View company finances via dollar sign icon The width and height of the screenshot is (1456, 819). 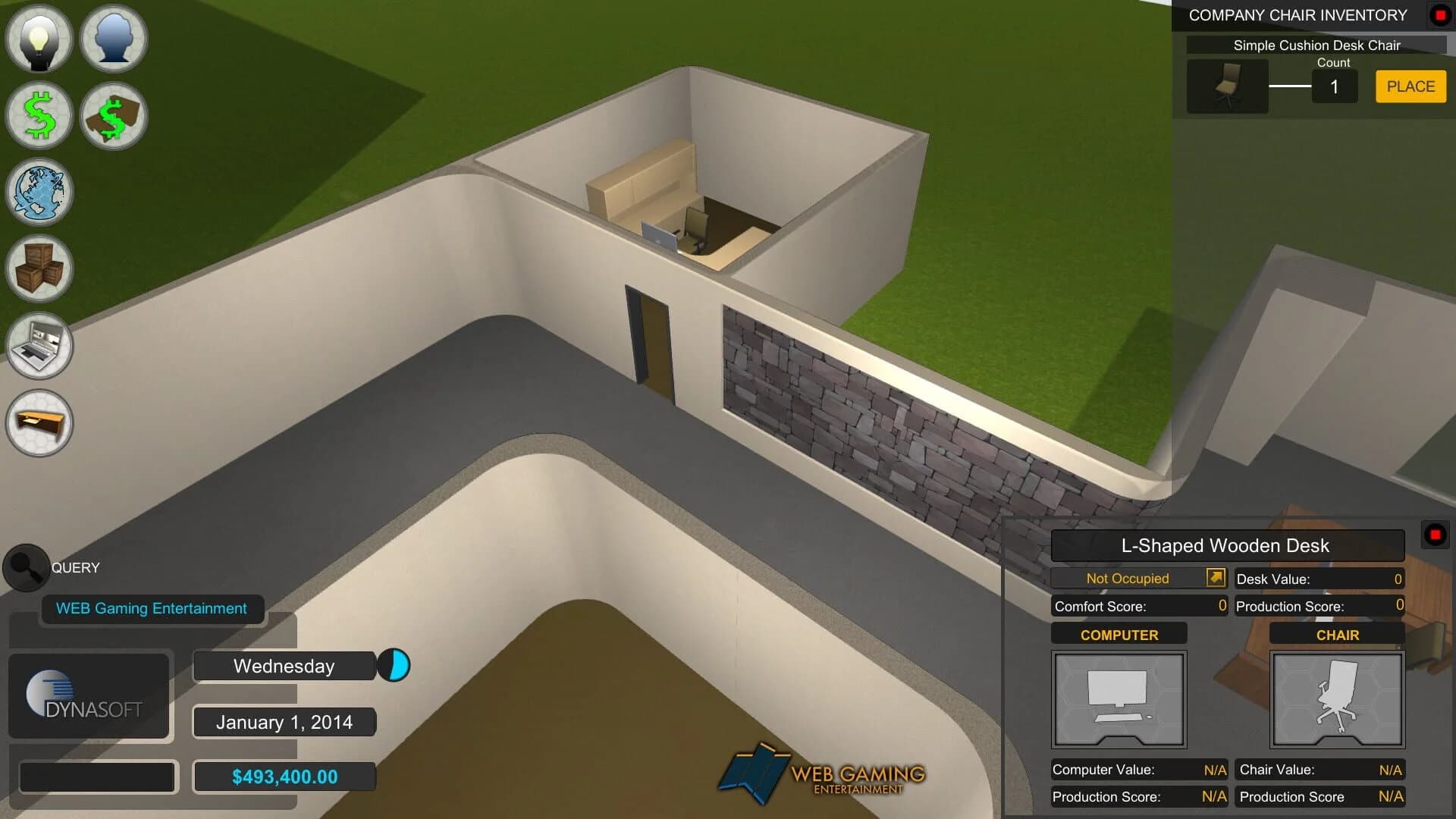pyautogui.click(x=39, y=115)
